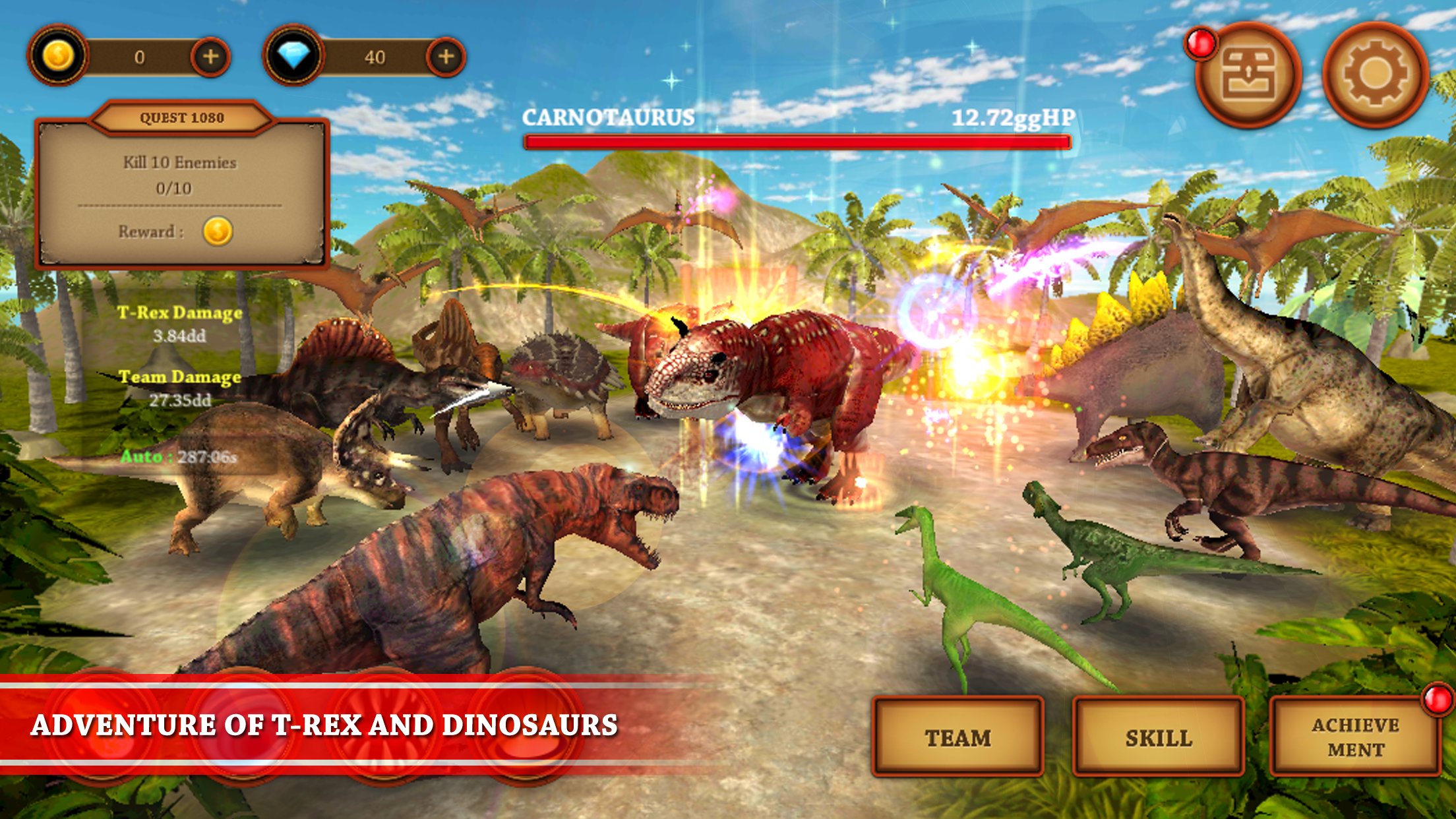1456x819 pixels.
Task: Tap the plus to buy more coins
Action: click(211, 56)
